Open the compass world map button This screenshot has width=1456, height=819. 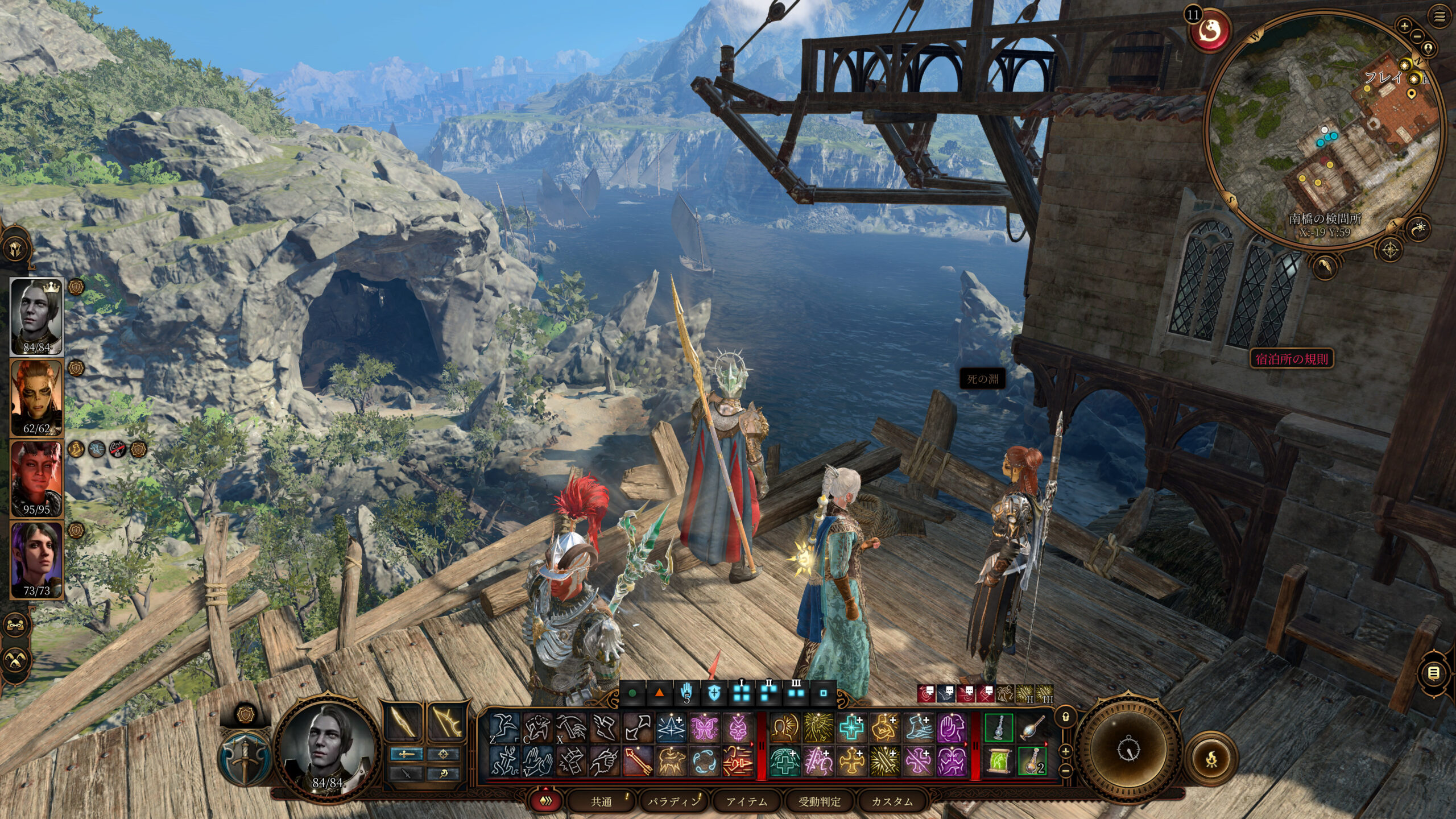click(1391, 250)
